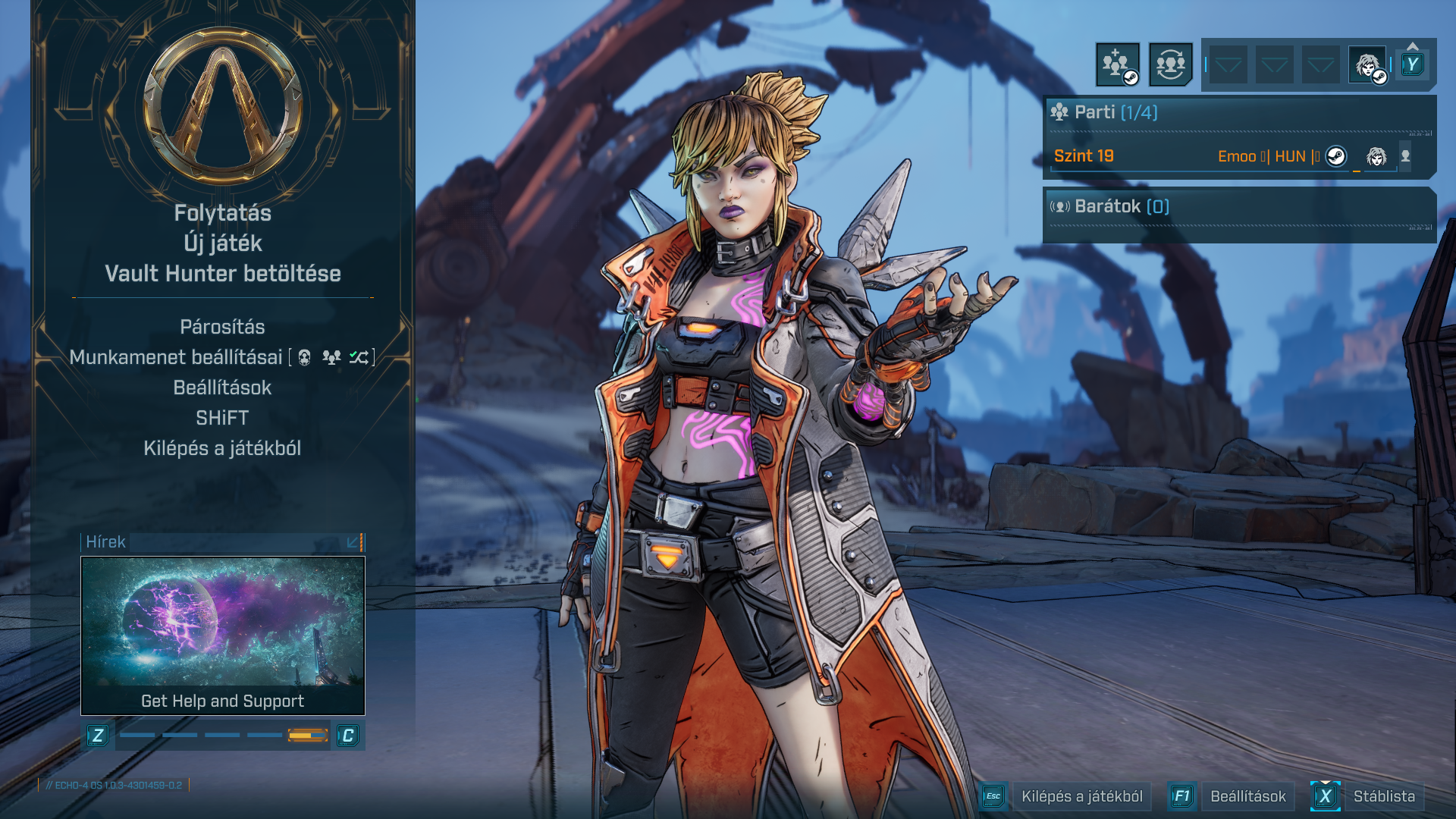This screenshot has width=1456, height=819.
Task: Choose the SHiFT menu entry
Action: pyautogui.click(x=222, y=418)
